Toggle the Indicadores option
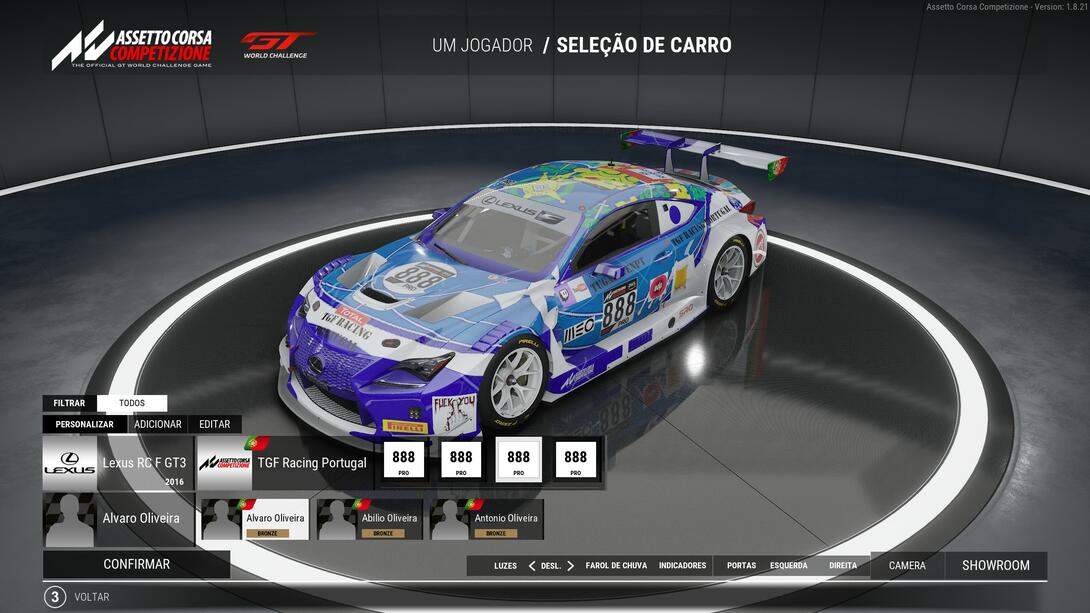 click(x=682, y=566)
